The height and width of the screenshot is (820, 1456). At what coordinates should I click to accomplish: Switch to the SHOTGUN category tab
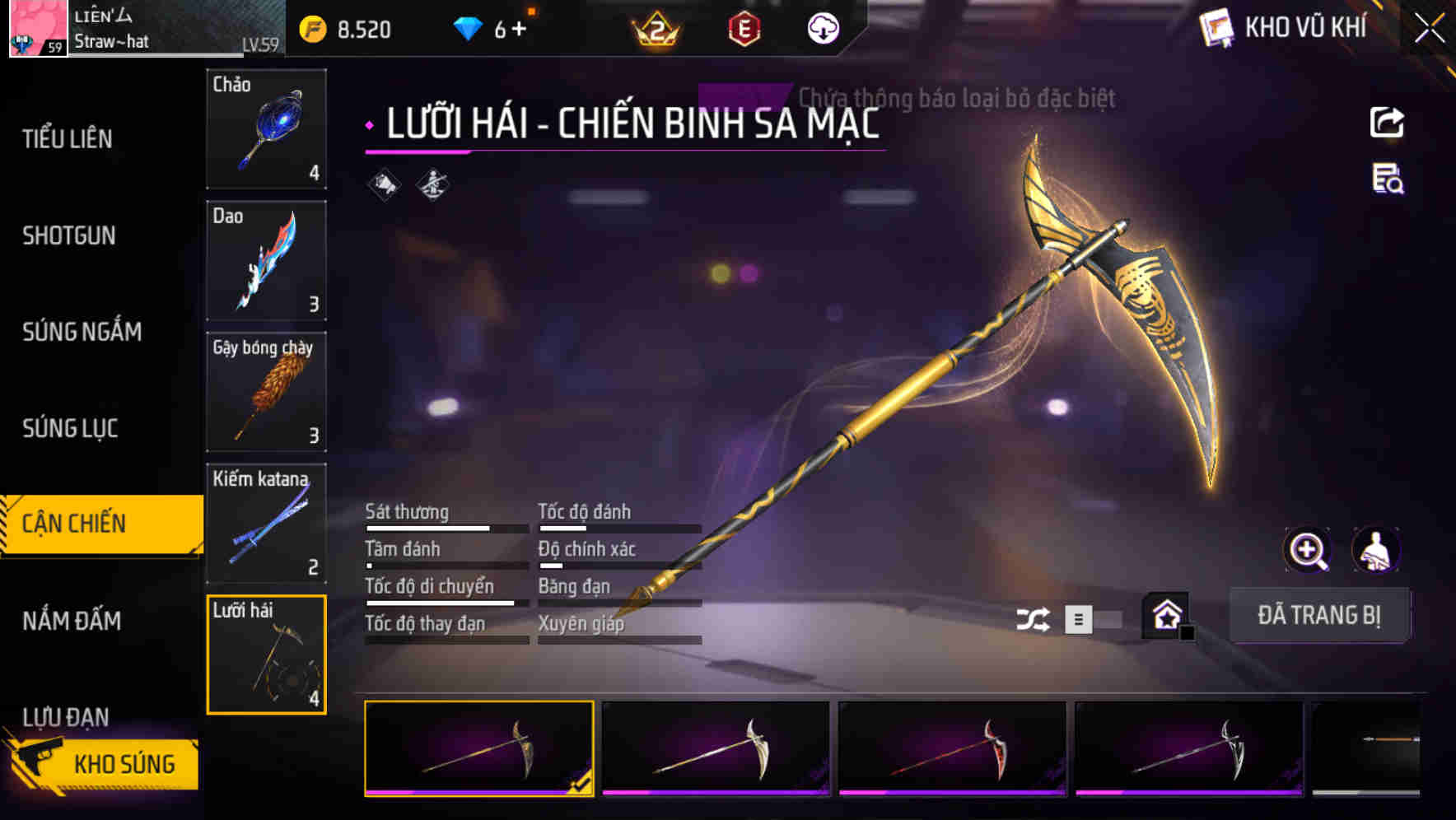(x=71, y=235)
